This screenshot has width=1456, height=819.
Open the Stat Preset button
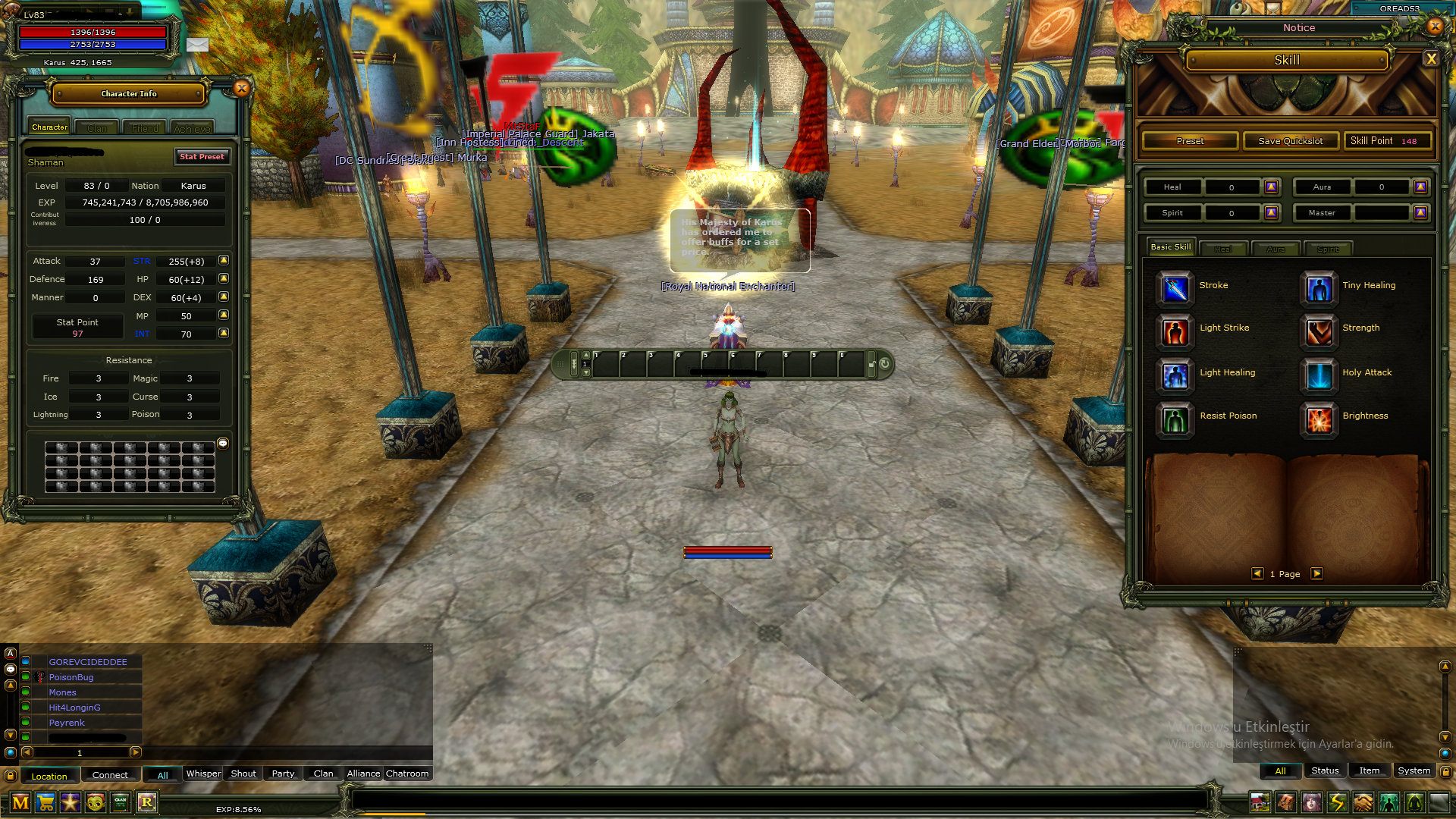point(202,157)
